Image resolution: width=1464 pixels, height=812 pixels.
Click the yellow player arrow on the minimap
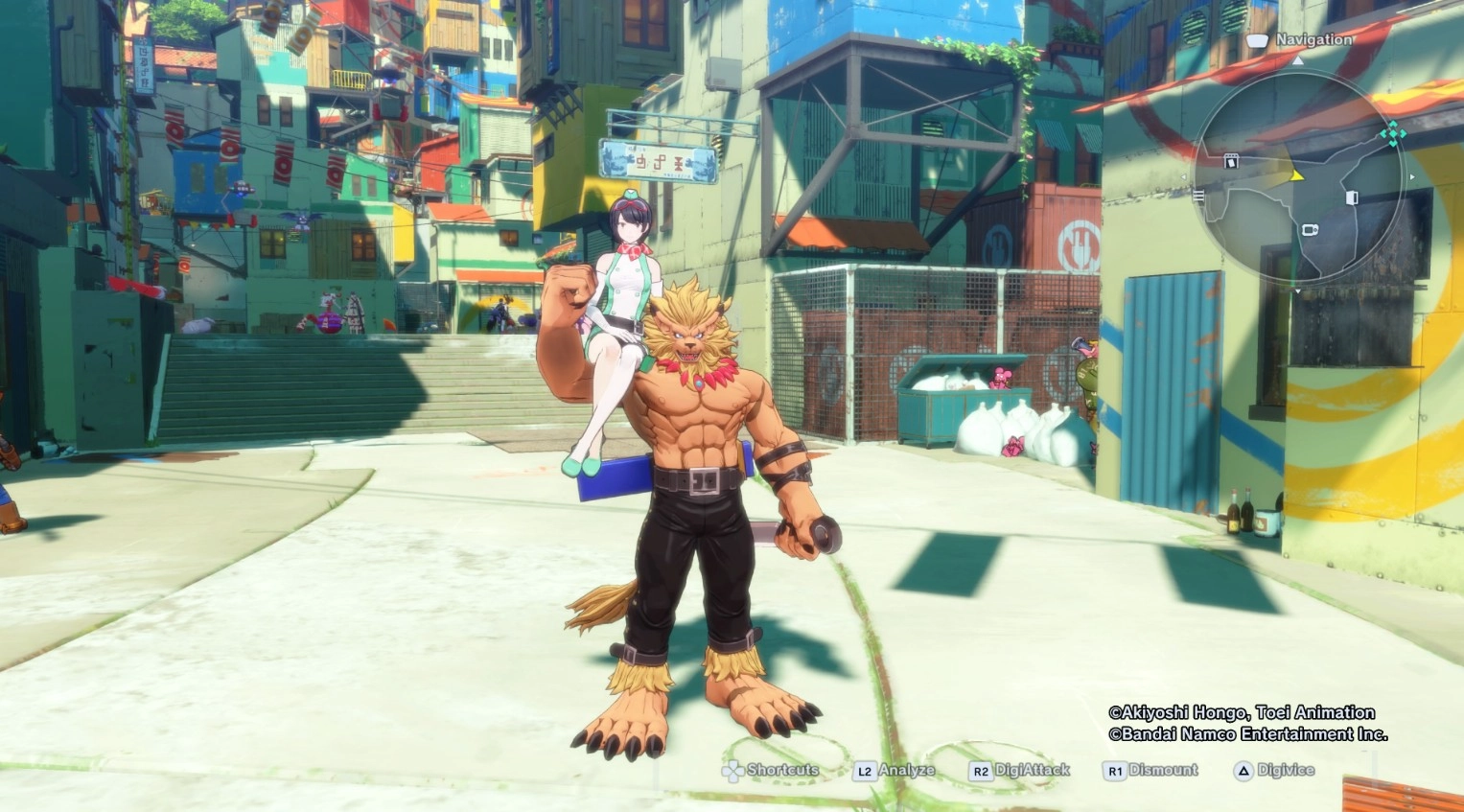point(1297,175)
